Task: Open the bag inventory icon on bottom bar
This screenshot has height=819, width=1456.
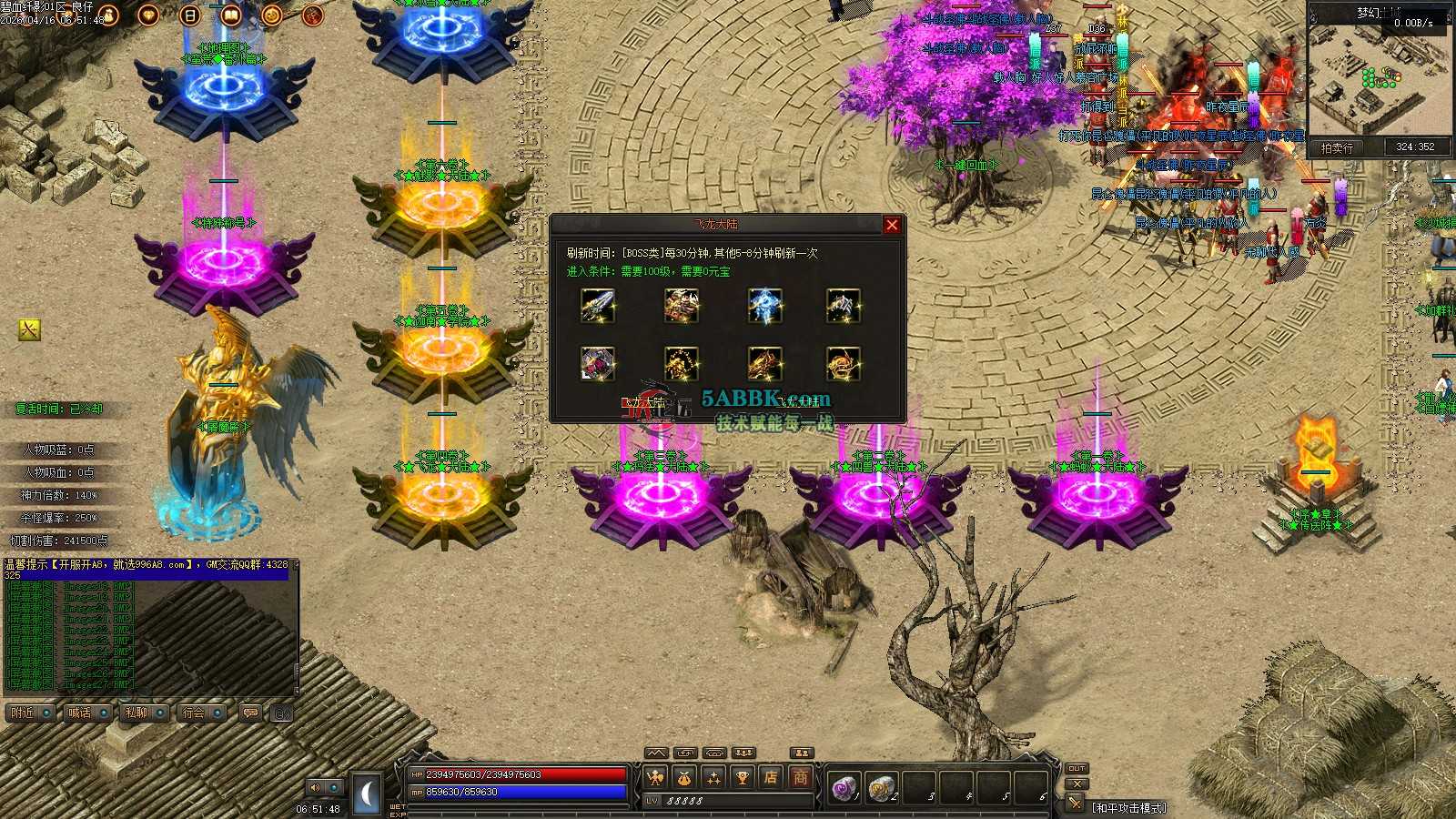Action: [x=684, y=777]
